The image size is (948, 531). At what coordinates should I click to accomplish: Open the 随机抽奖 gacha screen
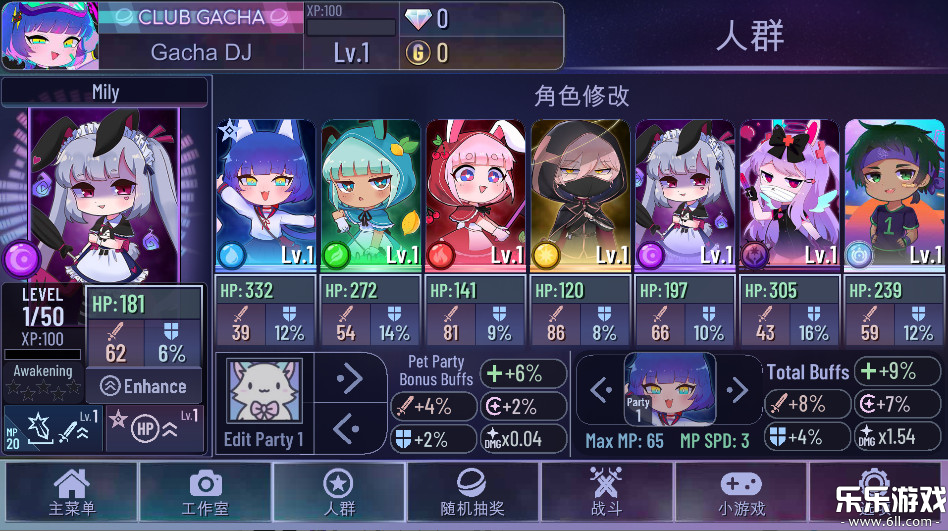473,493
